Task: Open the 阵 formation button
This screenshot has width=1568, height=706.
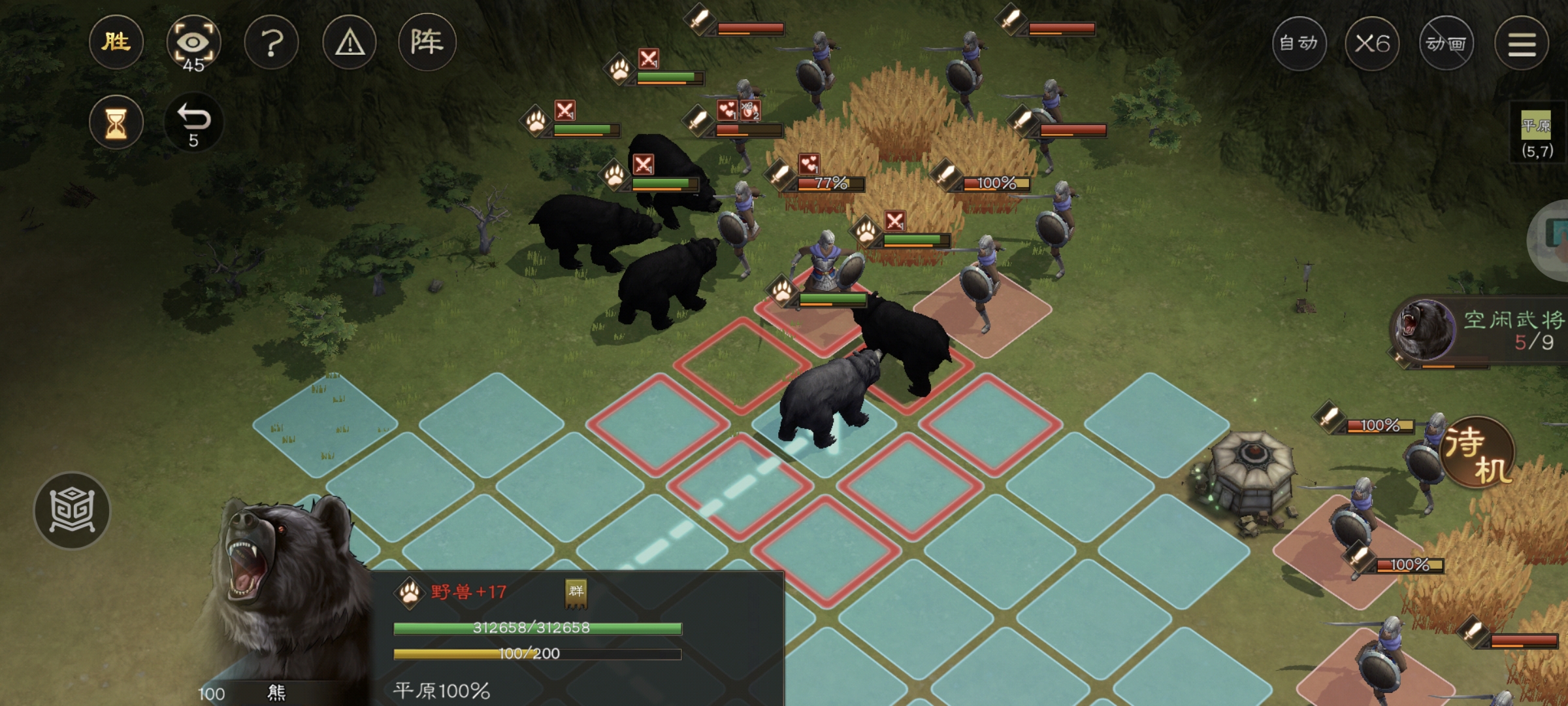Action: pyautogui.click(x=427, y=42)
